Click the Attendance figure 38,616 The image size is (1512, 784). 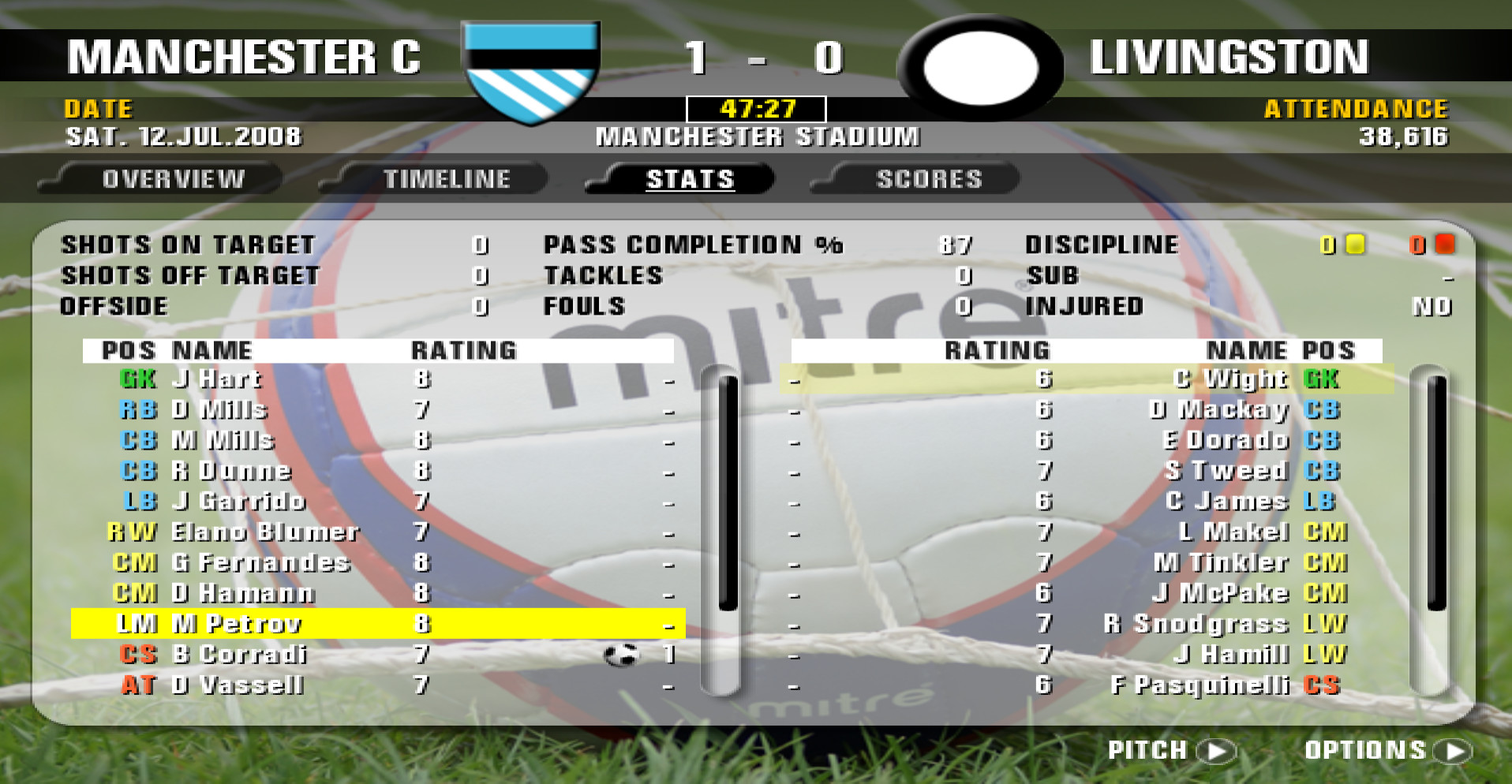pyautogui.click(x=1405, y=136)
